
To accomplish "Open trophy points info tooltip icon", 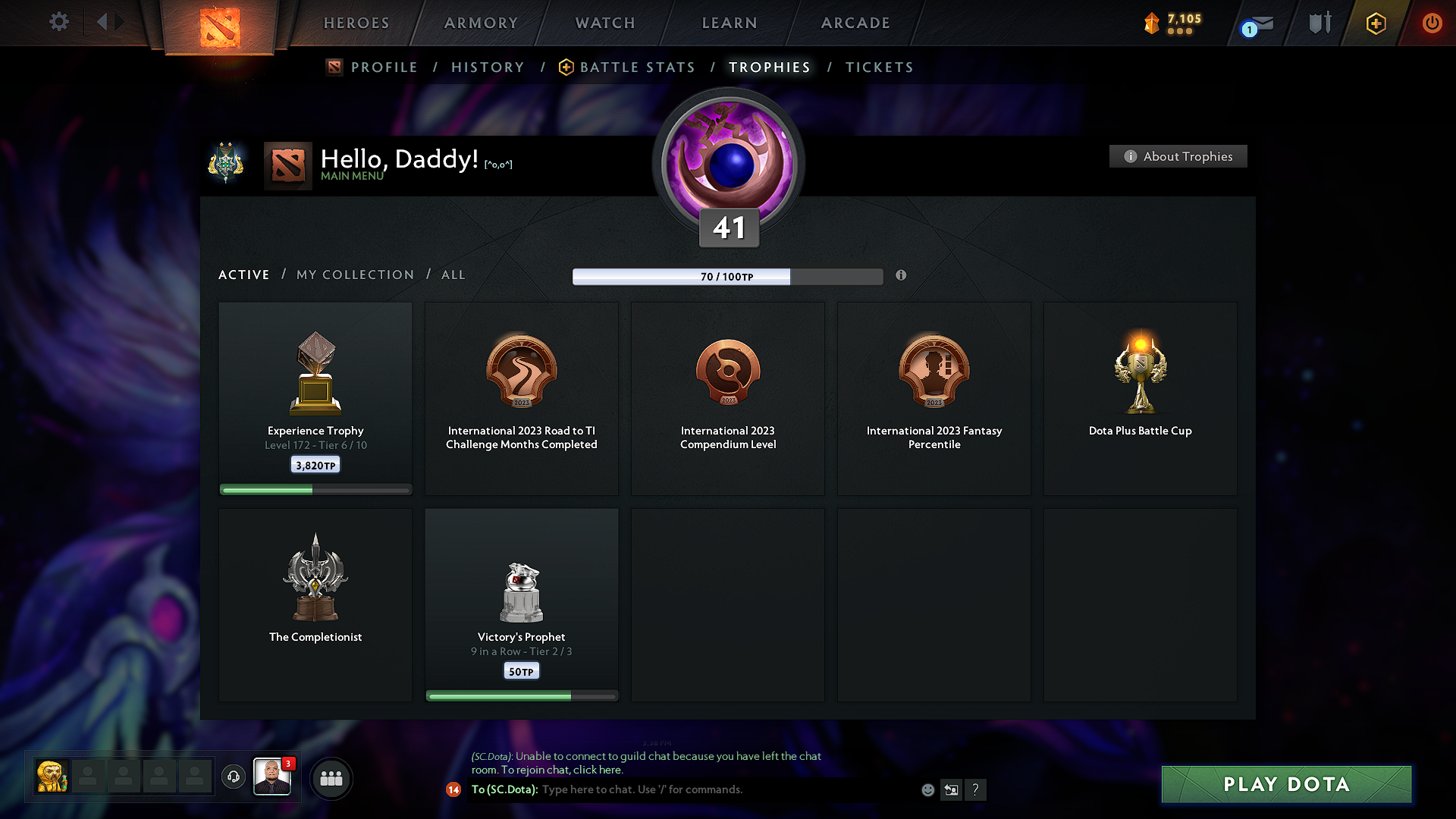I will (902, 276).
